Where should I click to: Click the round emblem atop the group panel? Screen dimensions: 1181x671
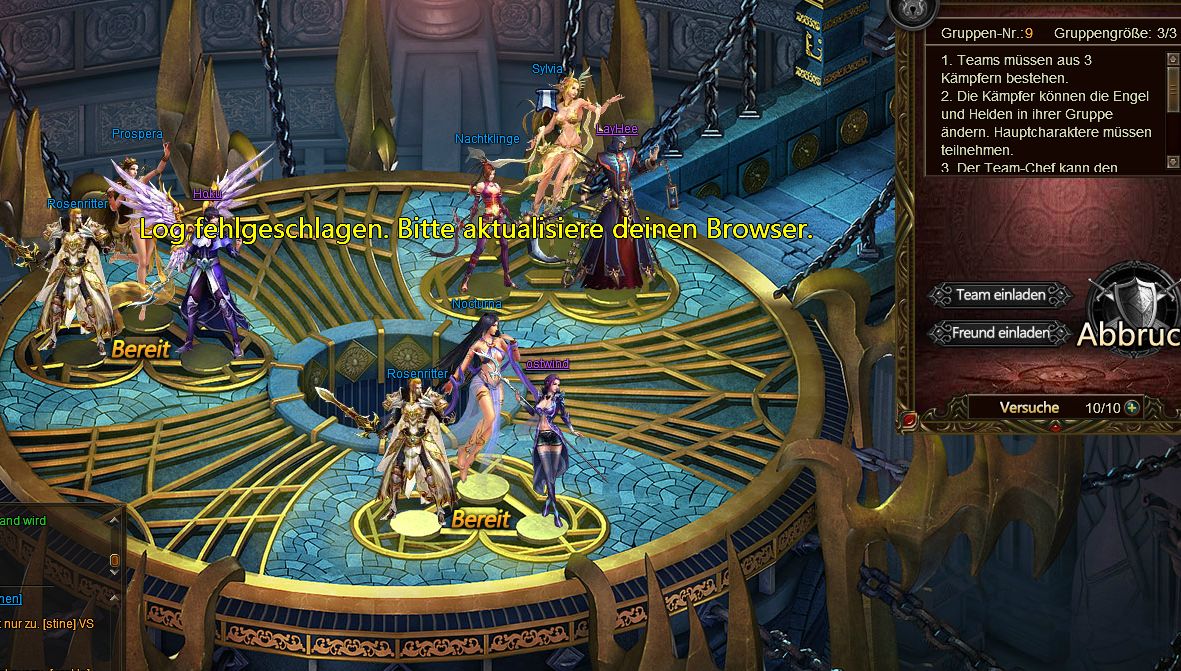coord(914,8)
